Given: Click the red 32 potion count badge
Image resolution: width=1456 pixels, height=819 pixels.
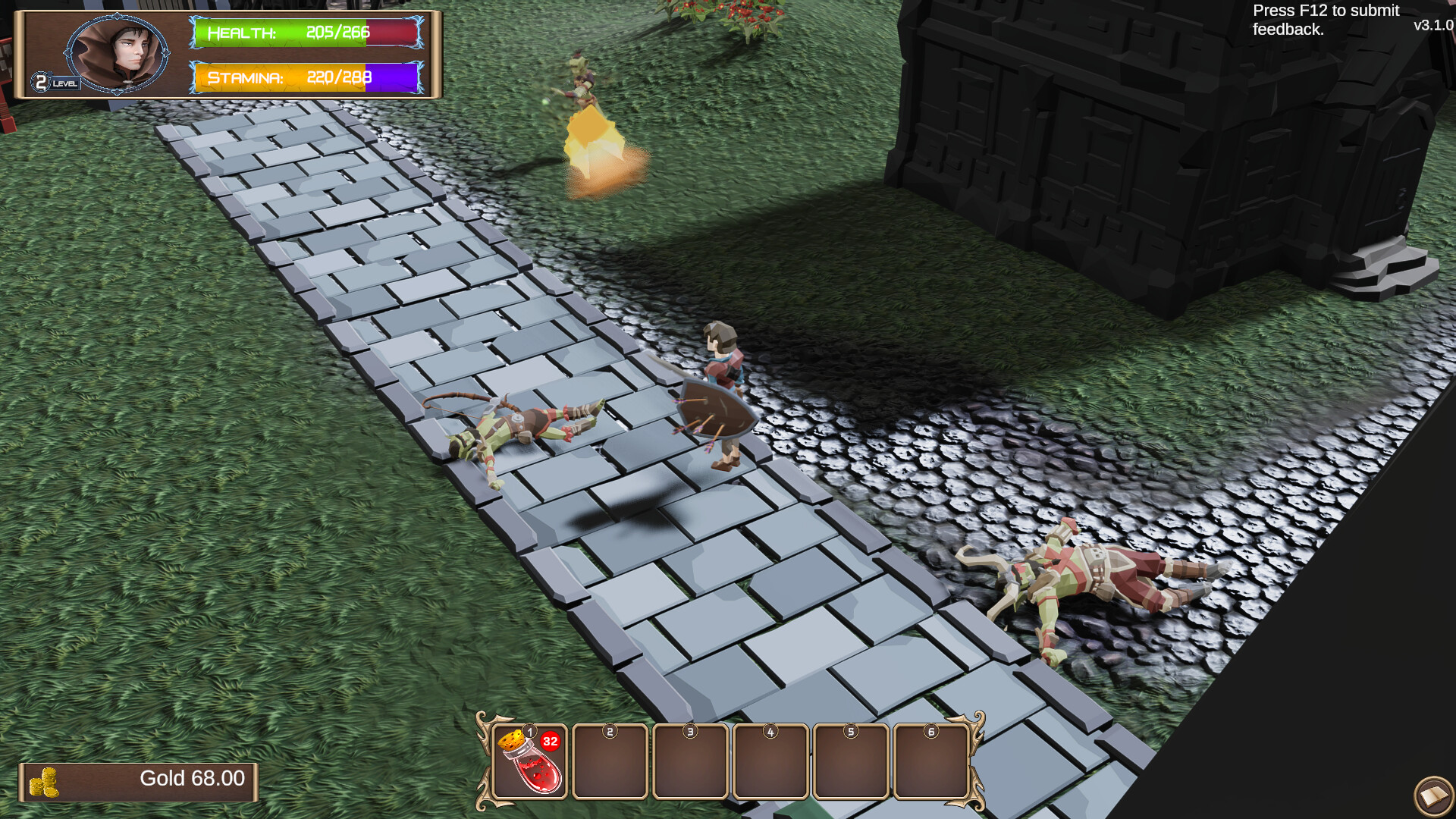Looking at the screenshot, I should pos(551,742).
